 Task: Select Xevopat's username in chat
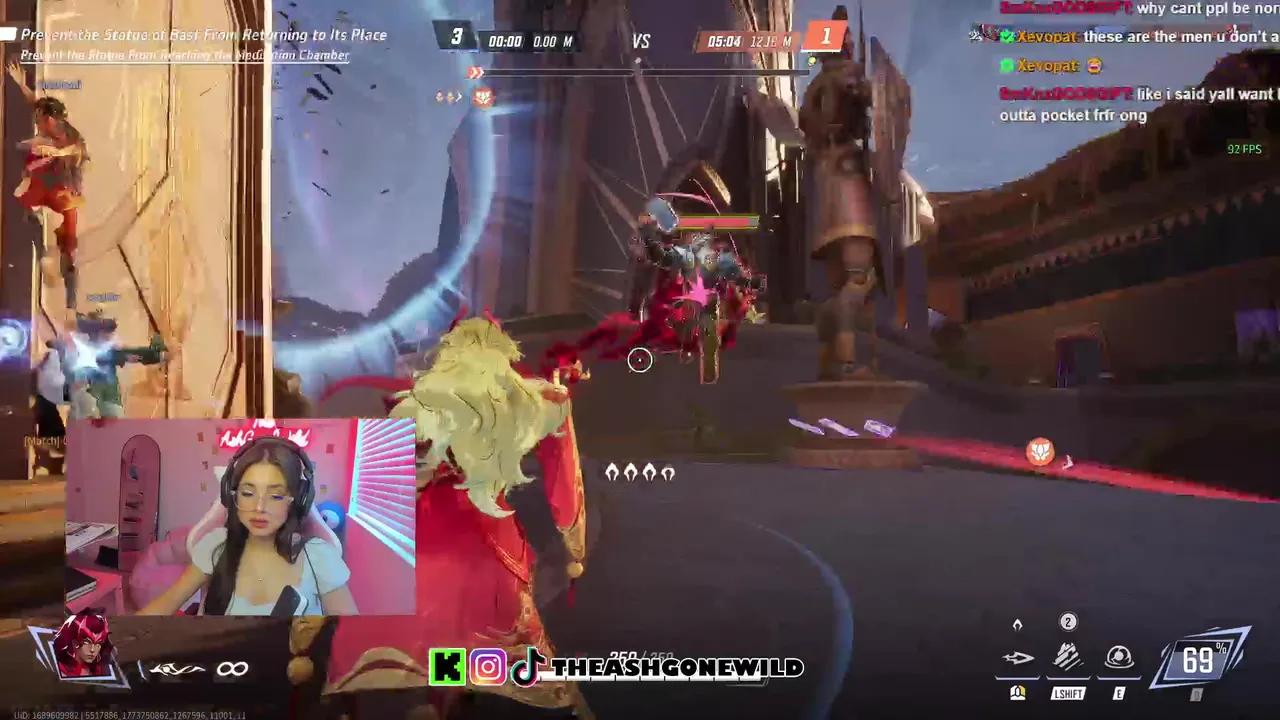[x=1047, y=37]
